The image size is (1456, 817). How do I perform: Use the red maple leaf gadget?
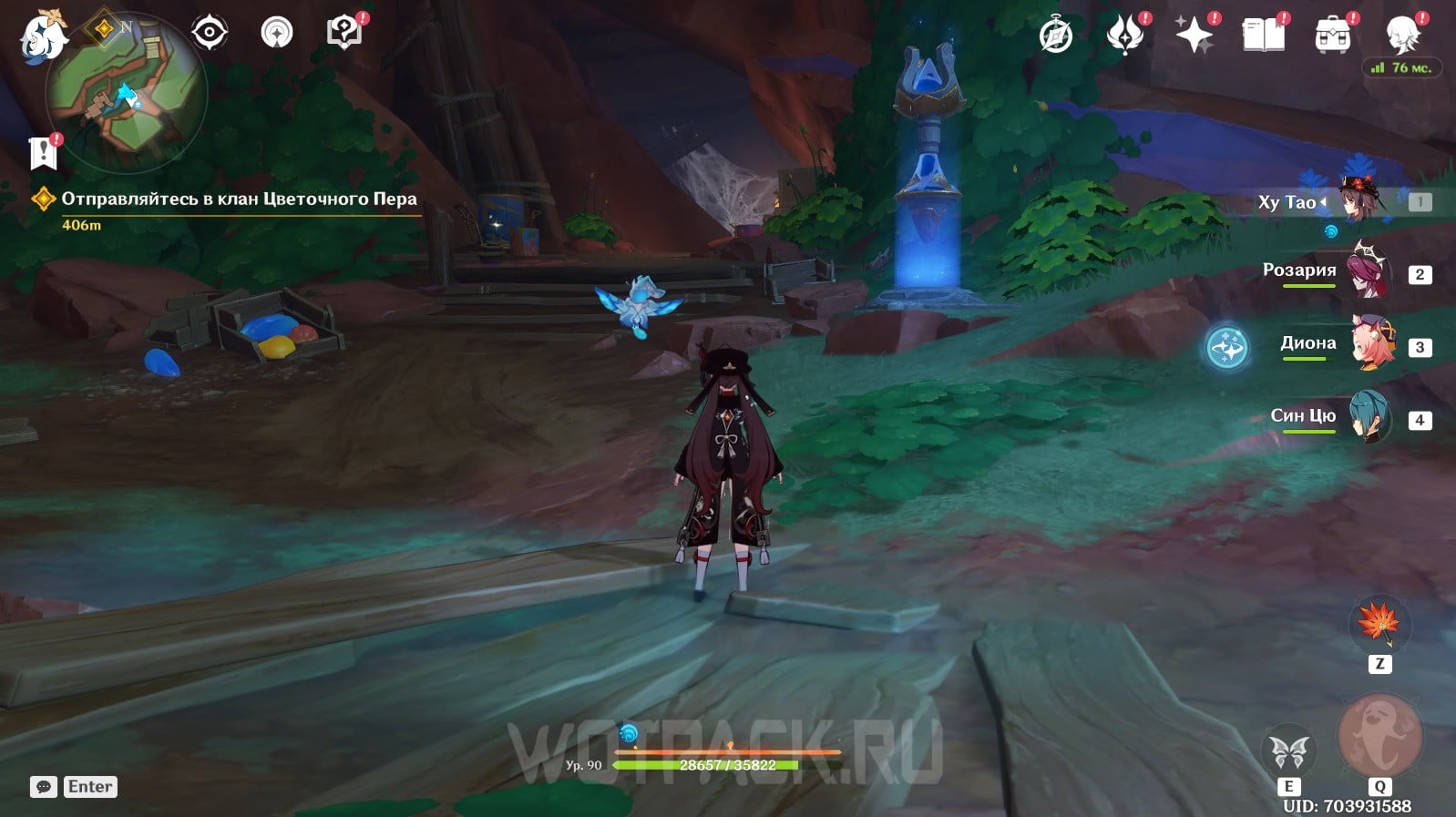click(1379, 623)
